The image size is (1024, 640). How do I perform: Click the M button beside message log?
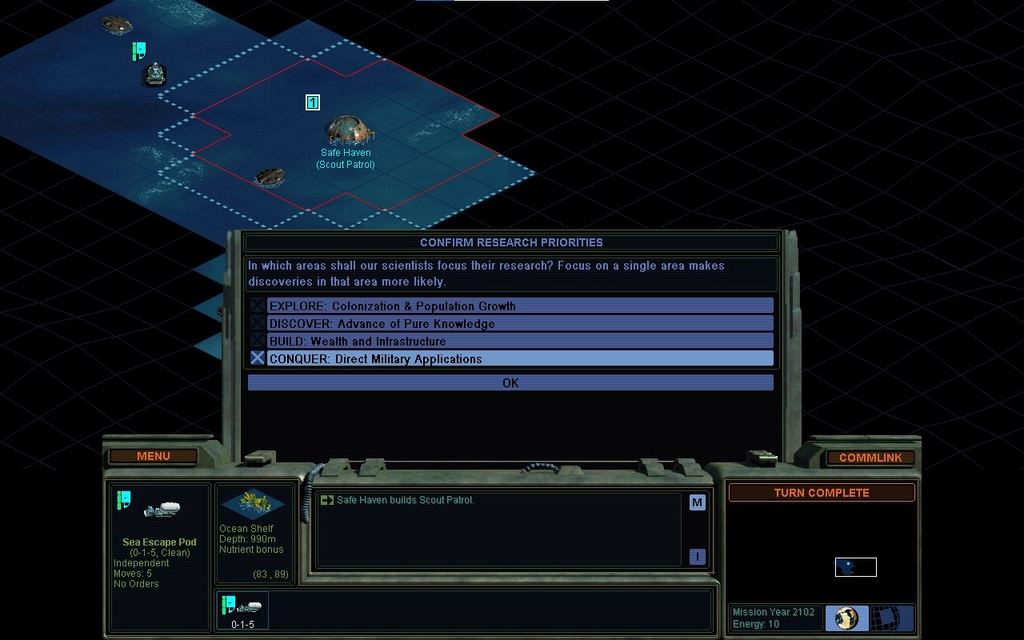click(697, 503)
